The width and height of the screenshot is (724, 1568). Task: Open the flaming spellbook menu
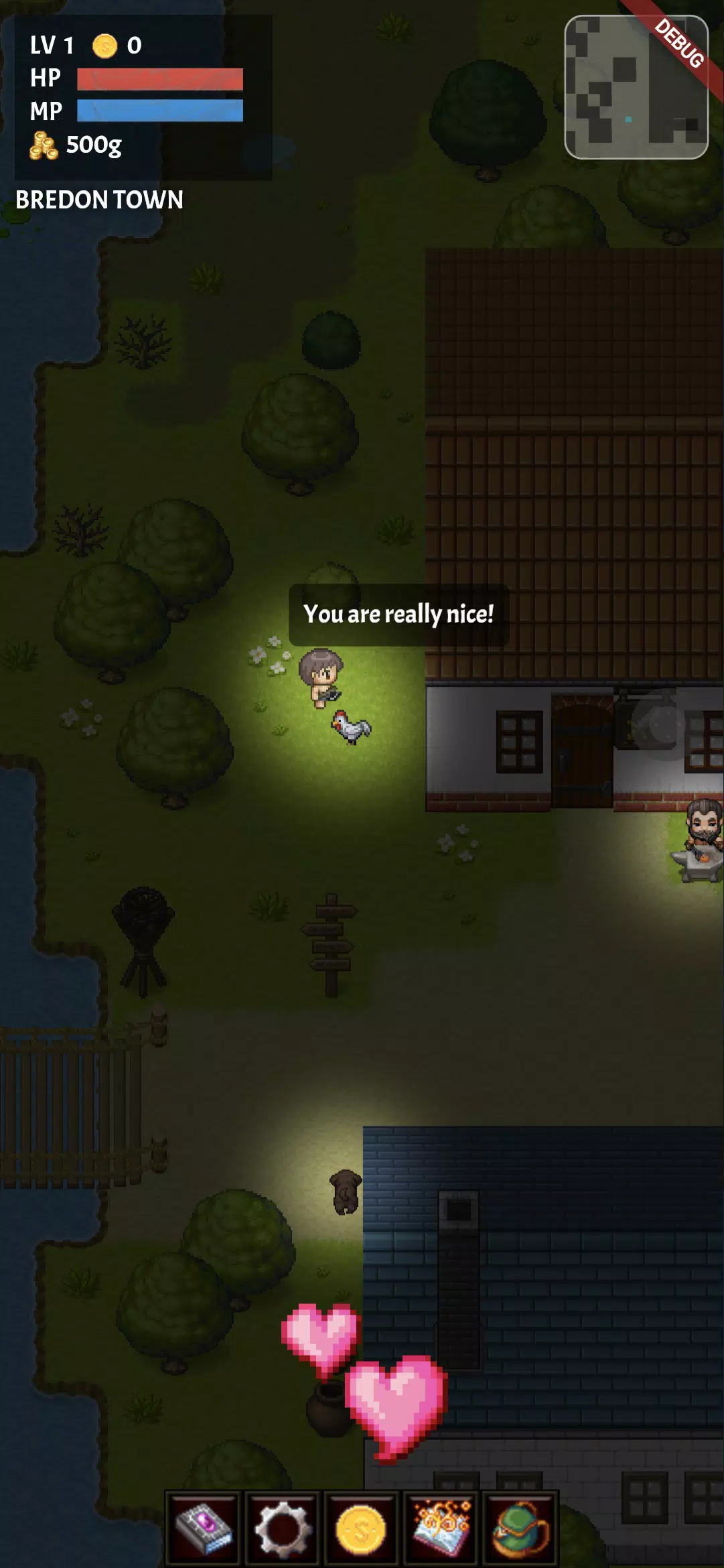click(440, 1529)
